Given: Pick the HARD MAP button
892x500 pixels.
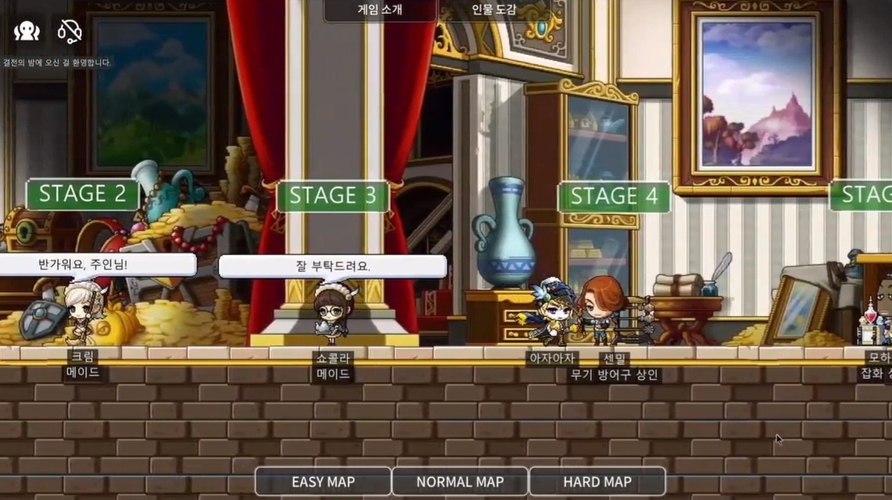Looking at the screenshot, I should (x=597, y=482).
